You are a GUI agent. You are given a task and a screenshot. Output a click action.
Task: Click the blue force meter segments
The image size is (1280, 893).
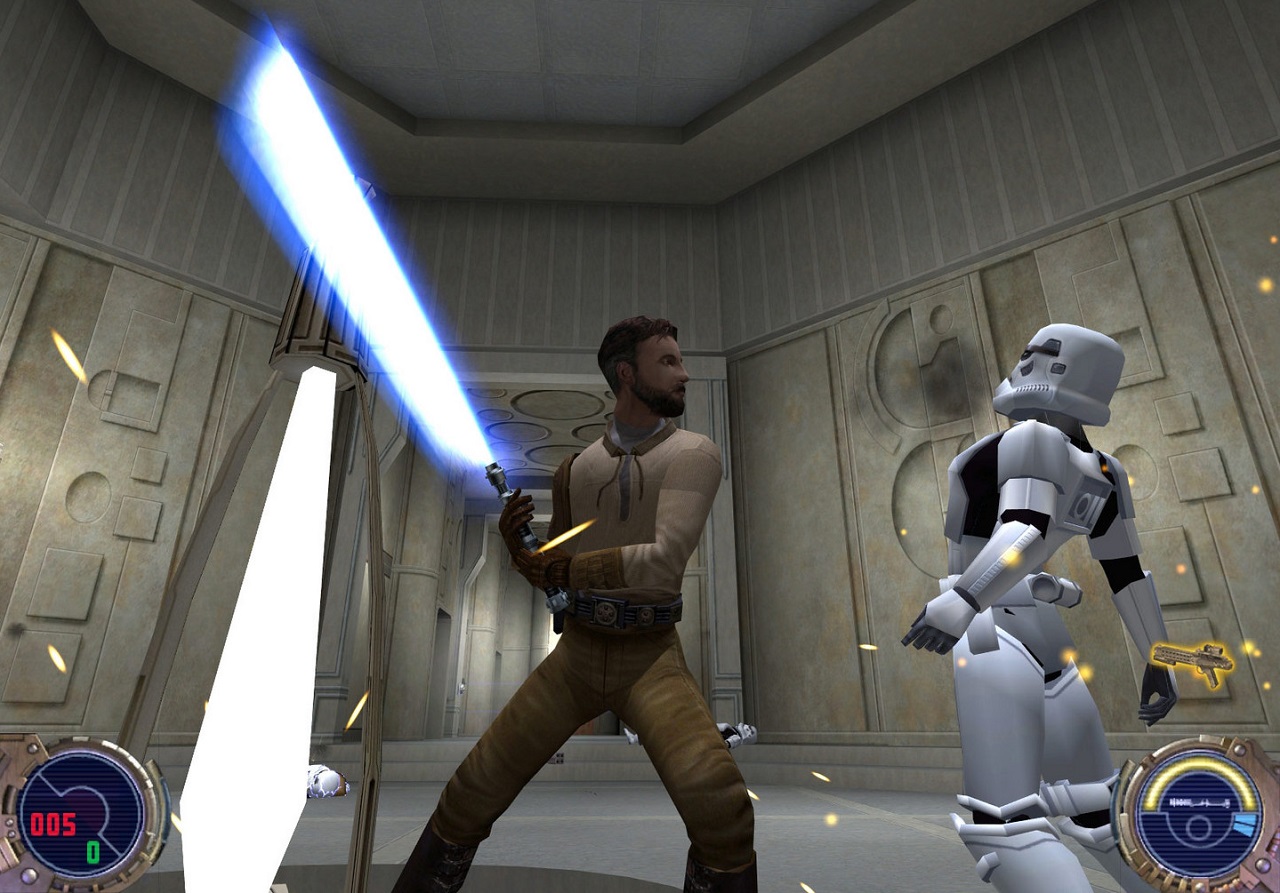pos(1244,825)
